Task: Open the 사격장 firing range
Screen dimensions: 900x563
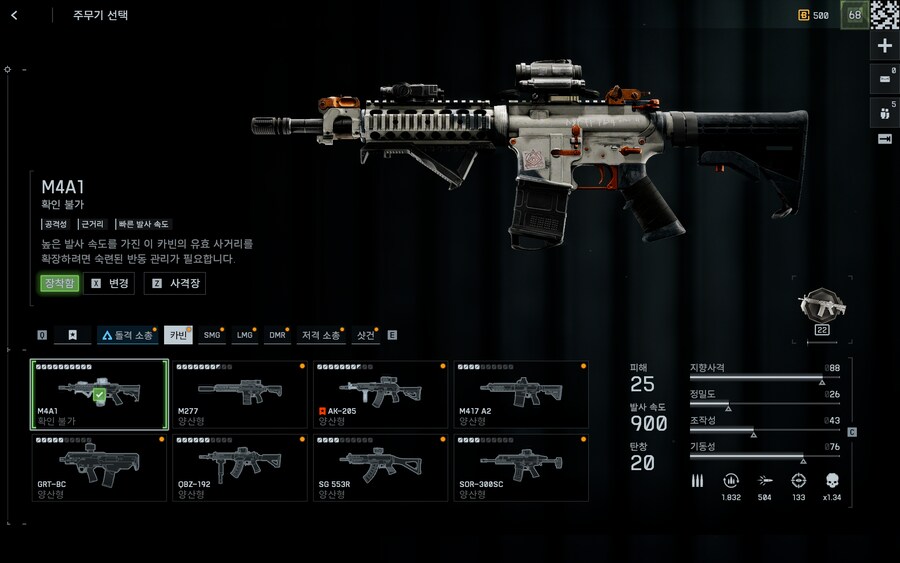Action: [x=175, y=284]
